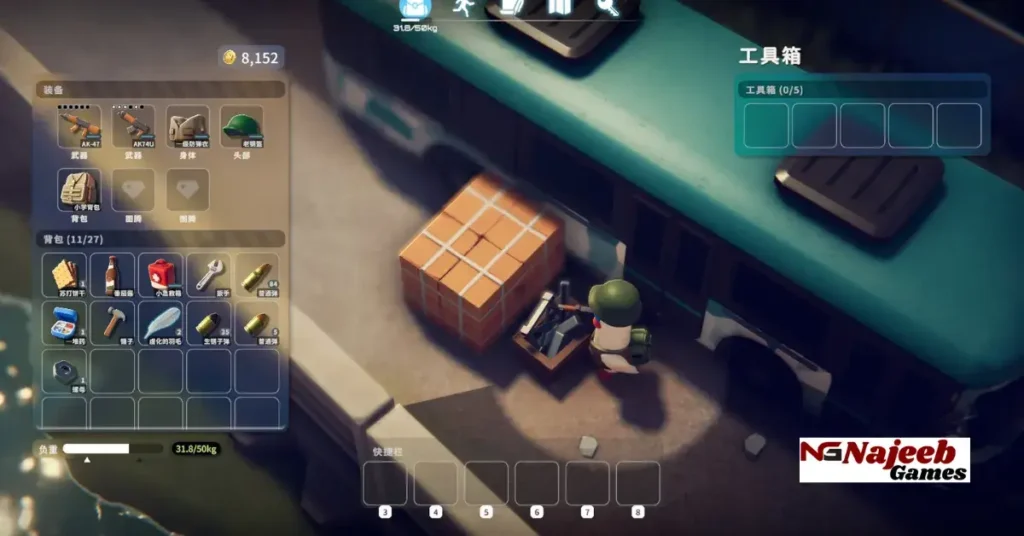This screenshot has height=536, width=1024.
Task: Select the soda crackers in the backpack
Action: tap(65, 274)
